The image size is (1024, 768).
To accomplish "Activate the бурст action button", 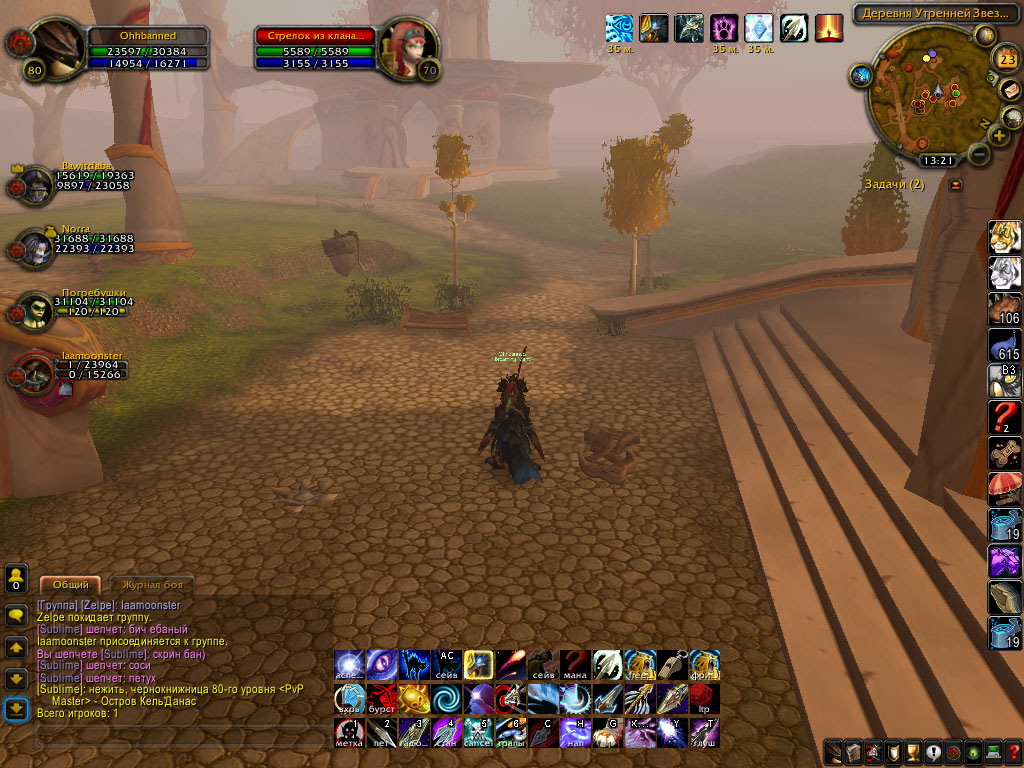I will tap(381, 698).
